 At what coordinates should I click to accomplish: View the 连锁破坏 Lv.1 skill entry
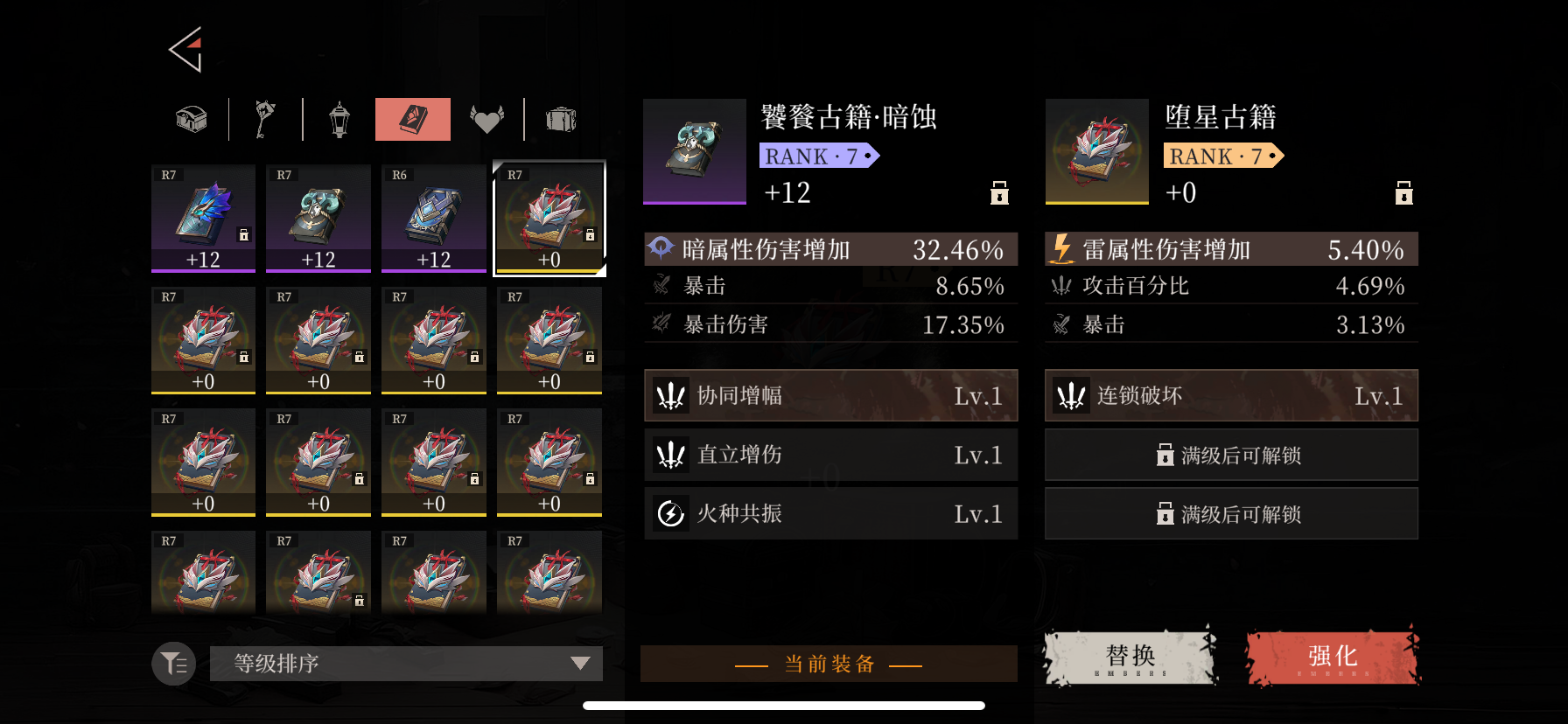pos(1230,395)
